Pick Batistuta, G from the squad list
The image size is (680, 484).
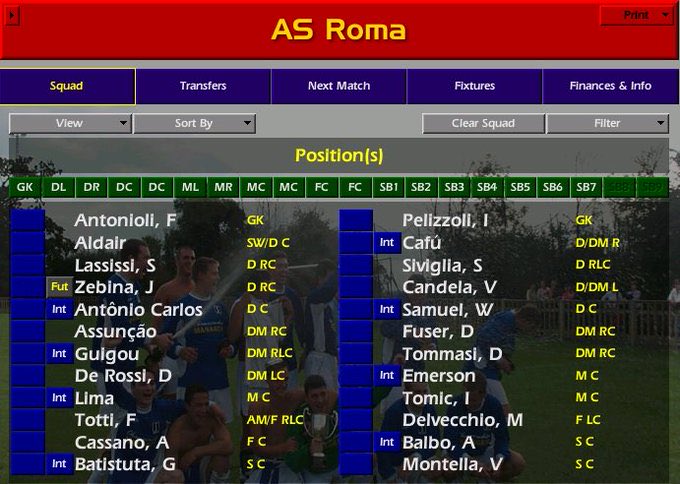coord(125,464)
